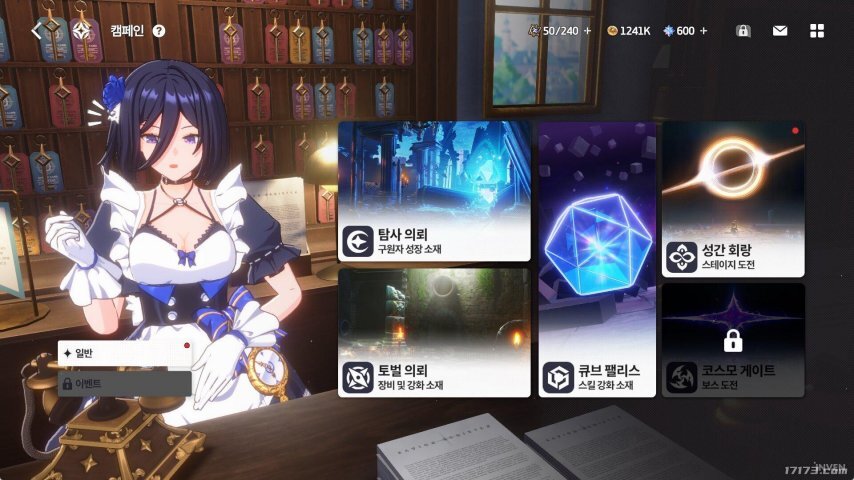854x480 pixels.
Task: Select the 탐사 의뢰 campaign card
Action: click(434, 191)
